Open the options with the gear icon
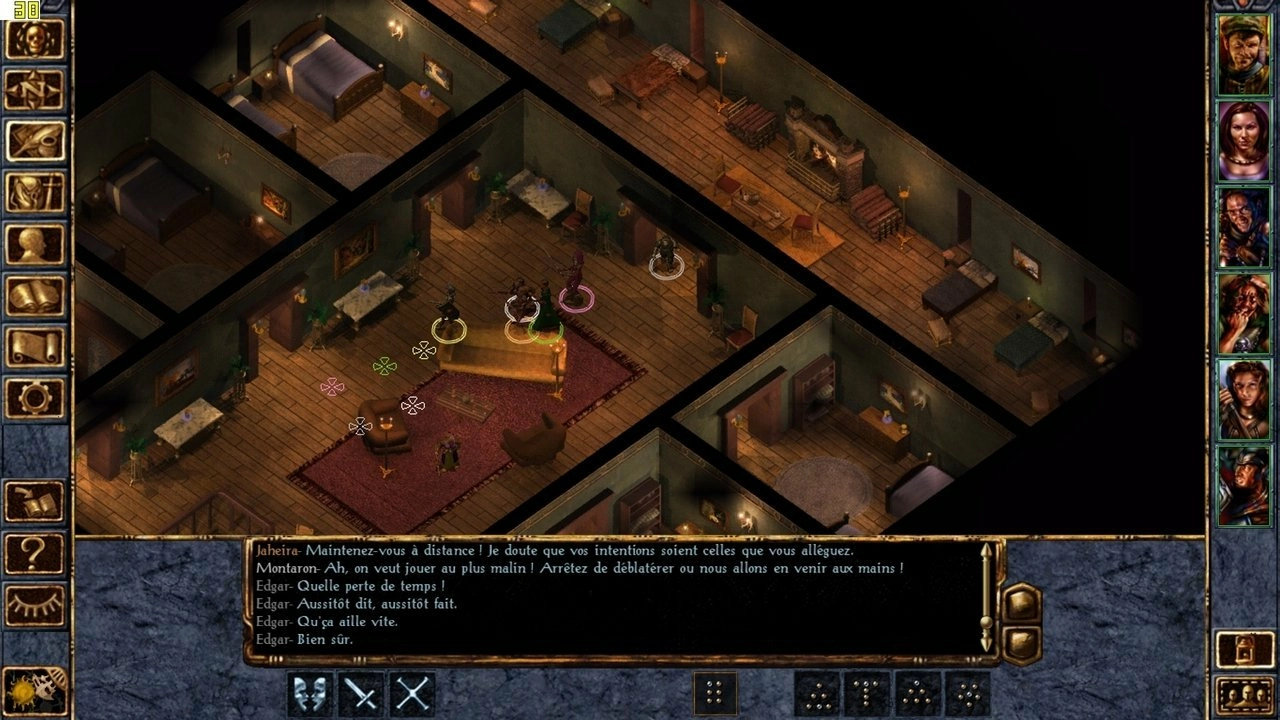Screen dimensions: 1280x720 click(x=35, y=398)
